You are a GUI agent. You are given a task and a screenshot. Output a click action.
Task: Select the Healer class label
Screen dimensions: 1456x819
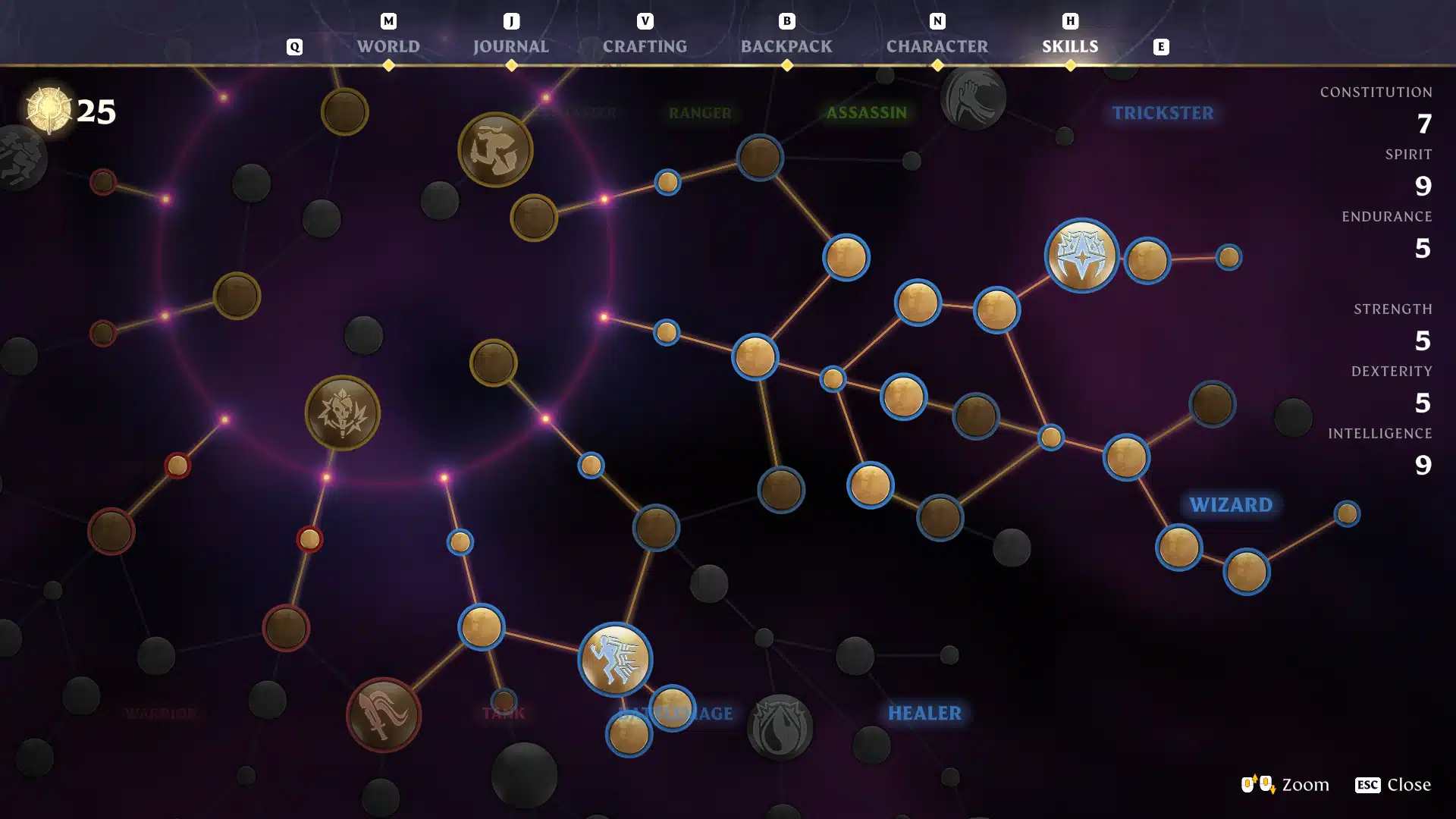(x=924, y=714)
